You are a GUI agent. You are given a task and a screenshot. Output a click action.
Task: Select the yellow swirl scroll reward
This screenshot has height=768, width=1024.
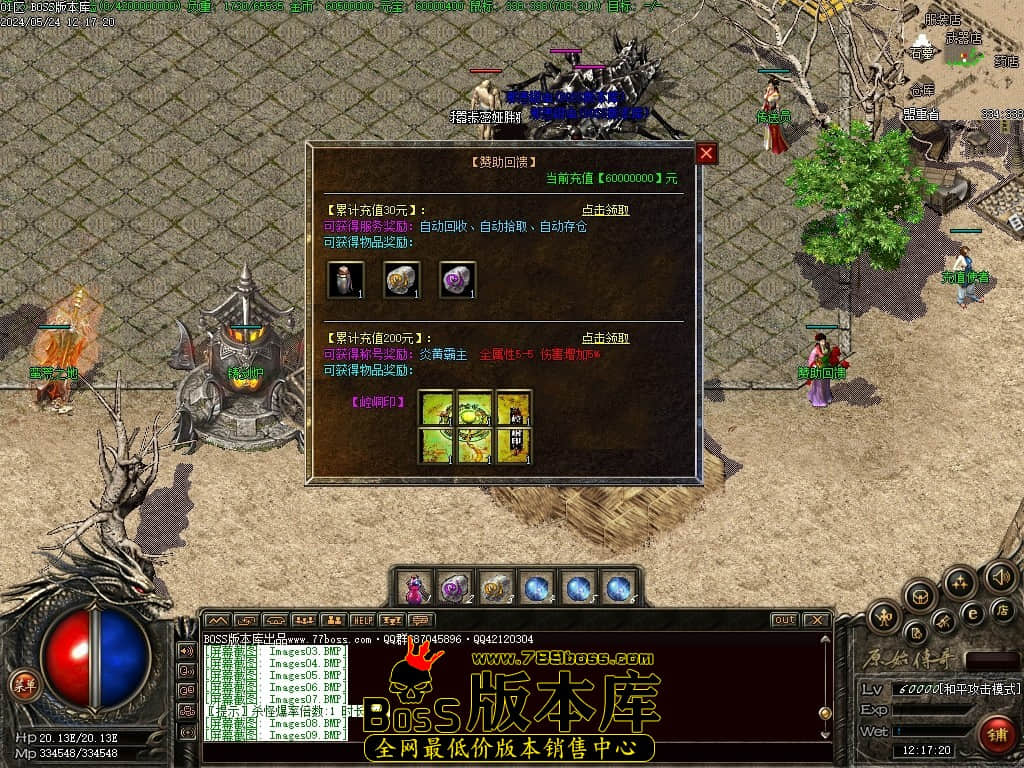pos(402,280)
